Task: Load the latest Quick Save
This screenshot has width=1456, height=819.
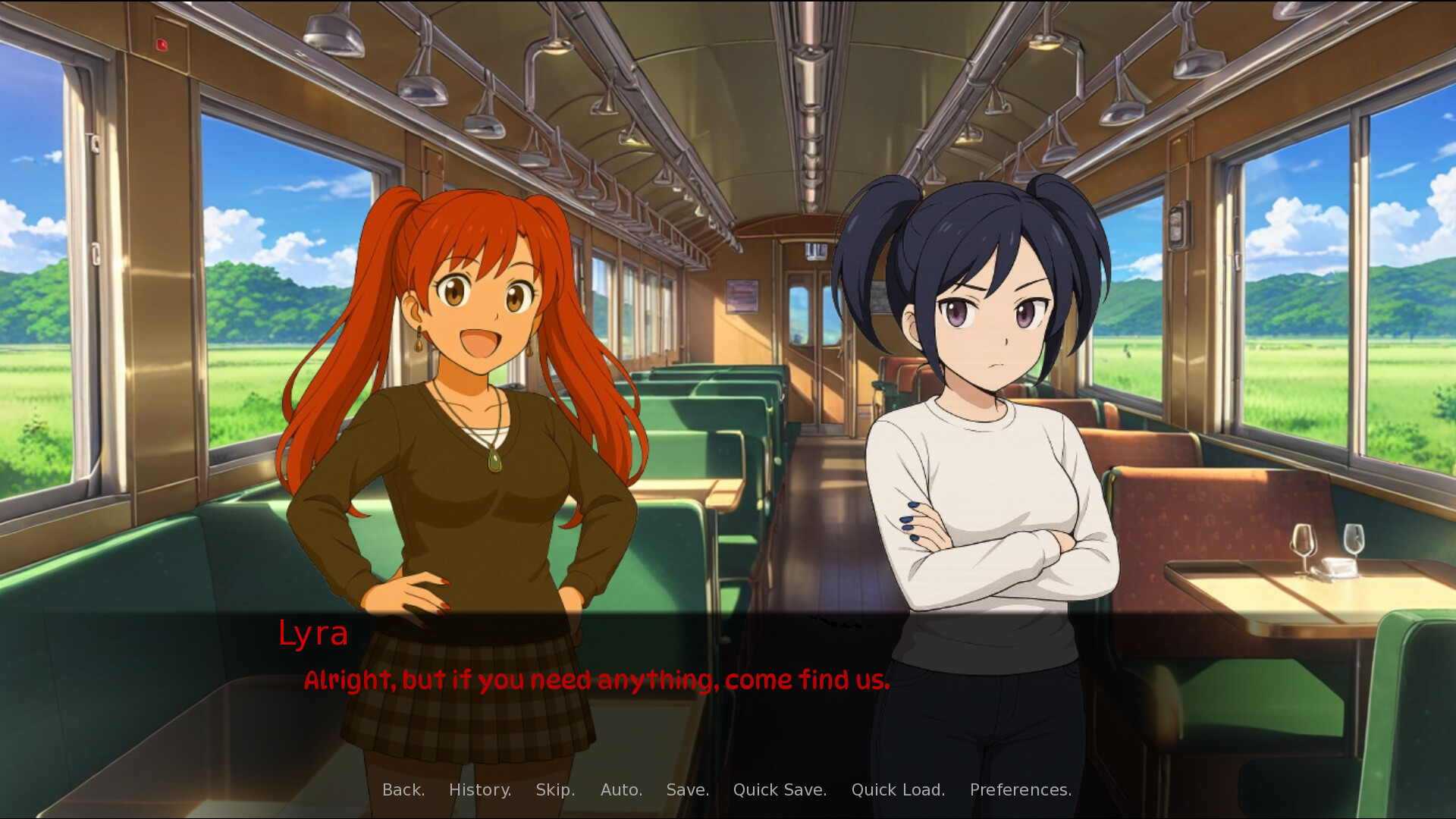Action: pos(899,789)
